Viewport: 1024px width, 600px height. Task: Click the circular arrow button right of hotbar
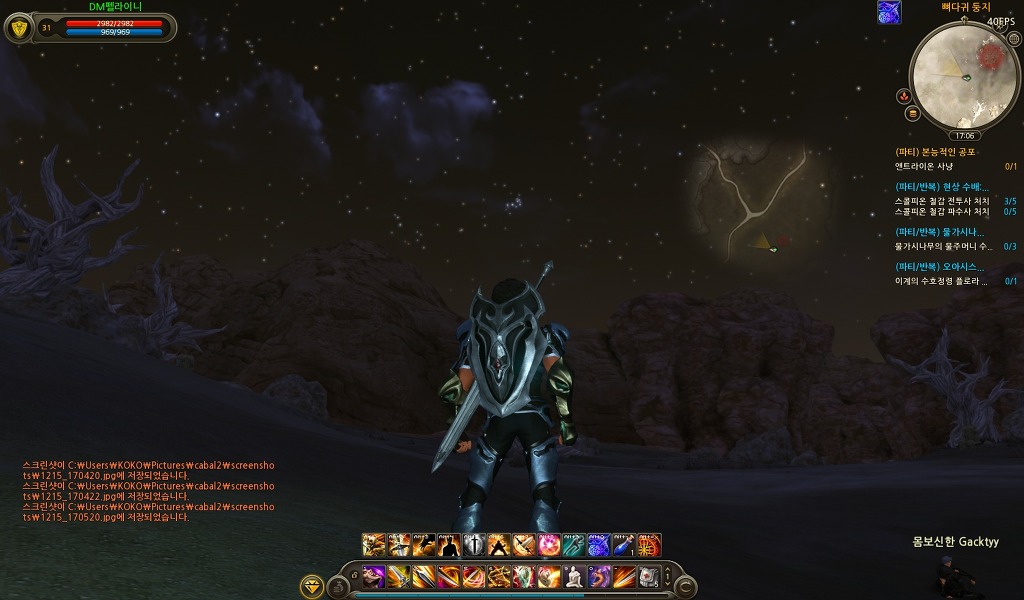pos(685,587)
